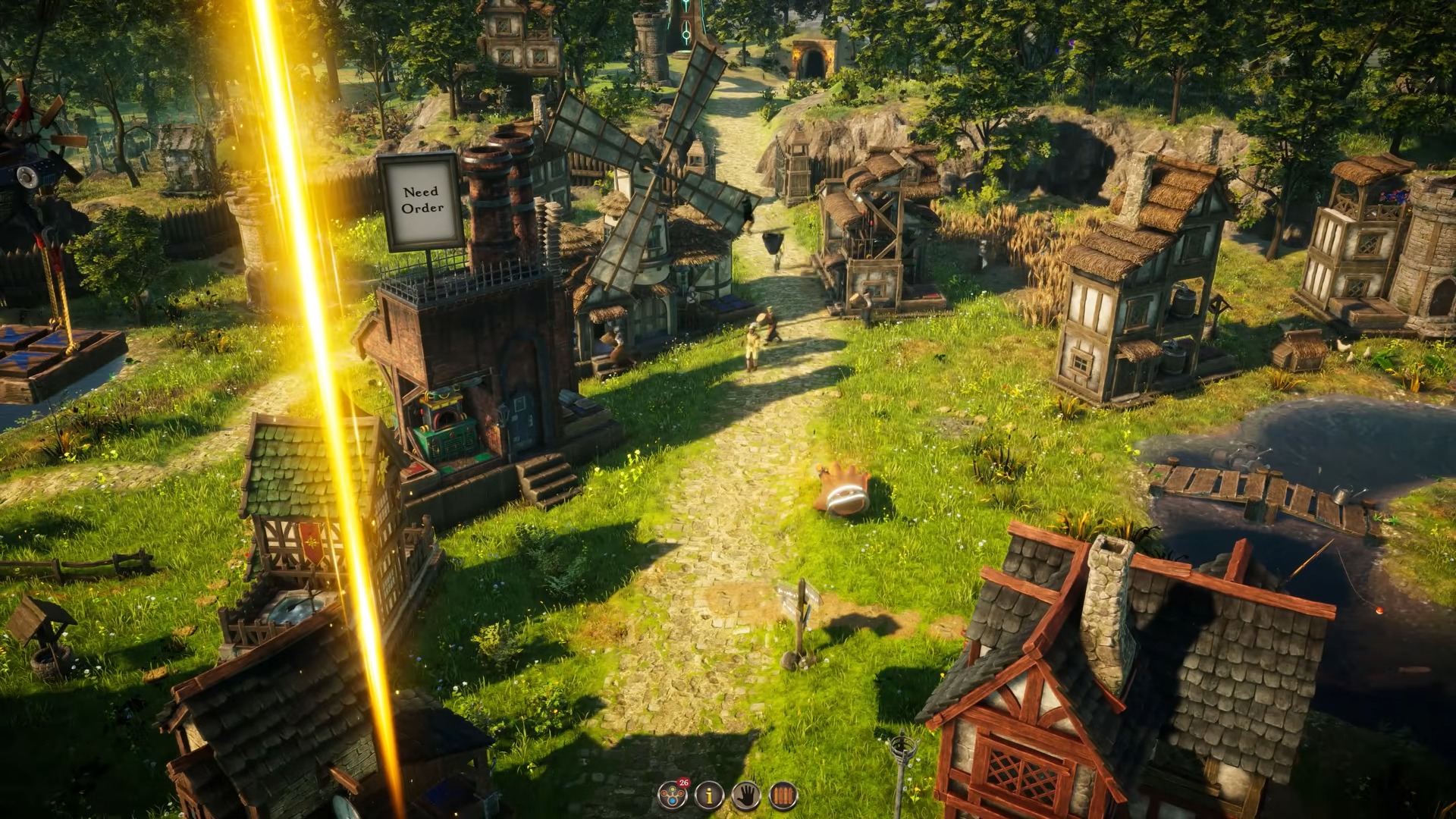Open the information panel icon

711,794
